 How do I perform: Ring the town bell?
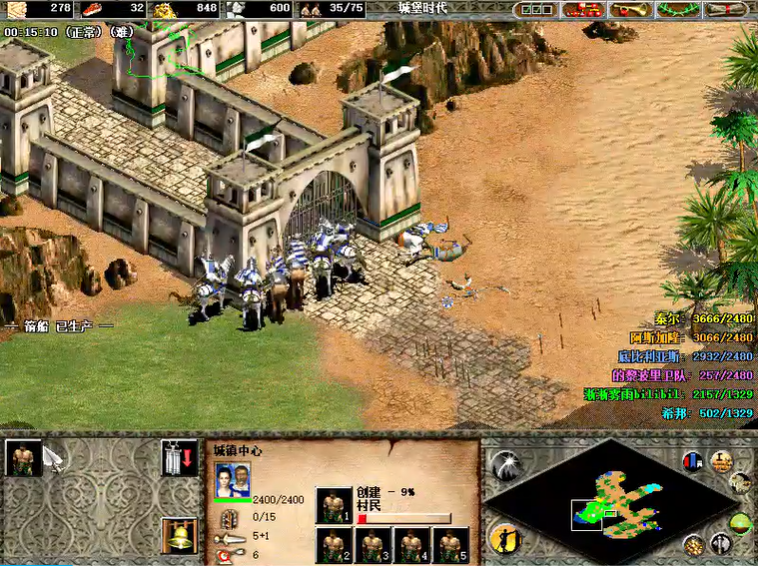pos(179,535)
